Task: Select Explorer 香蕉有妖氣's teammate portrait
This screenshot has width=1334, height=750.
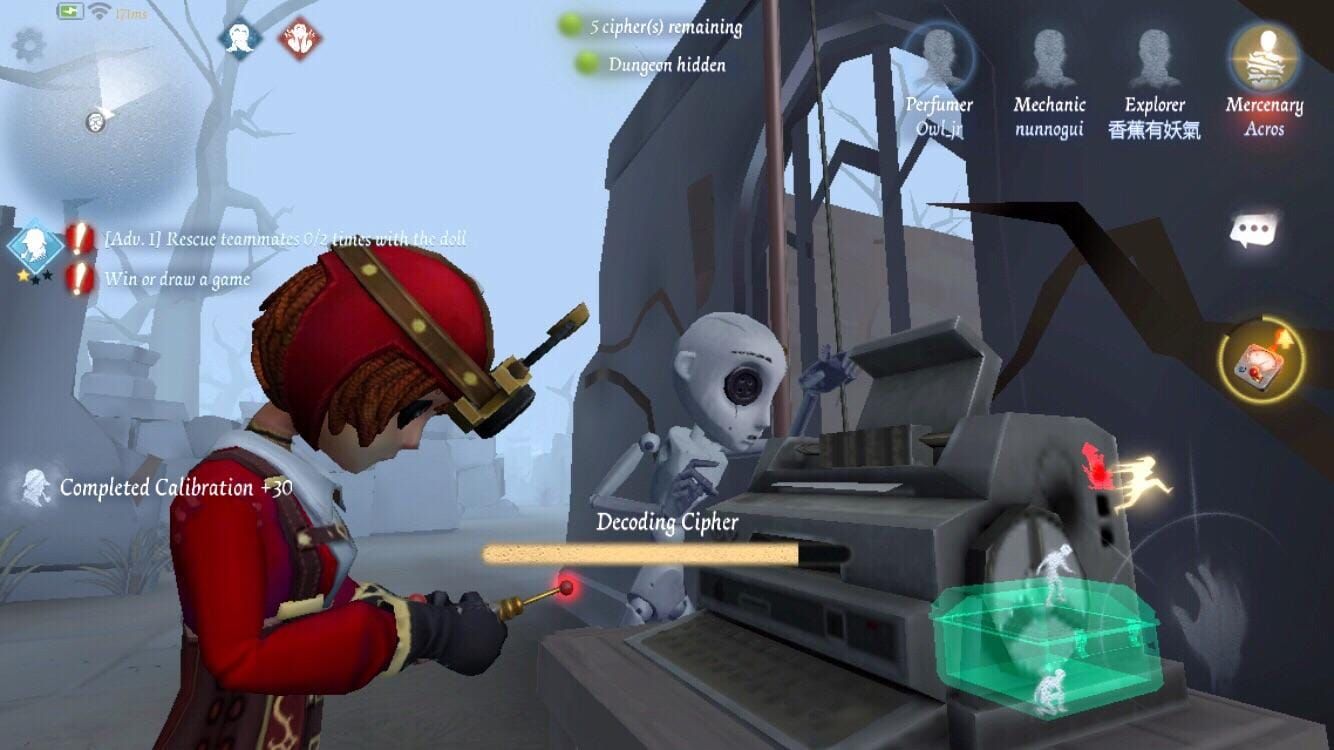Action: (1157, 55)
